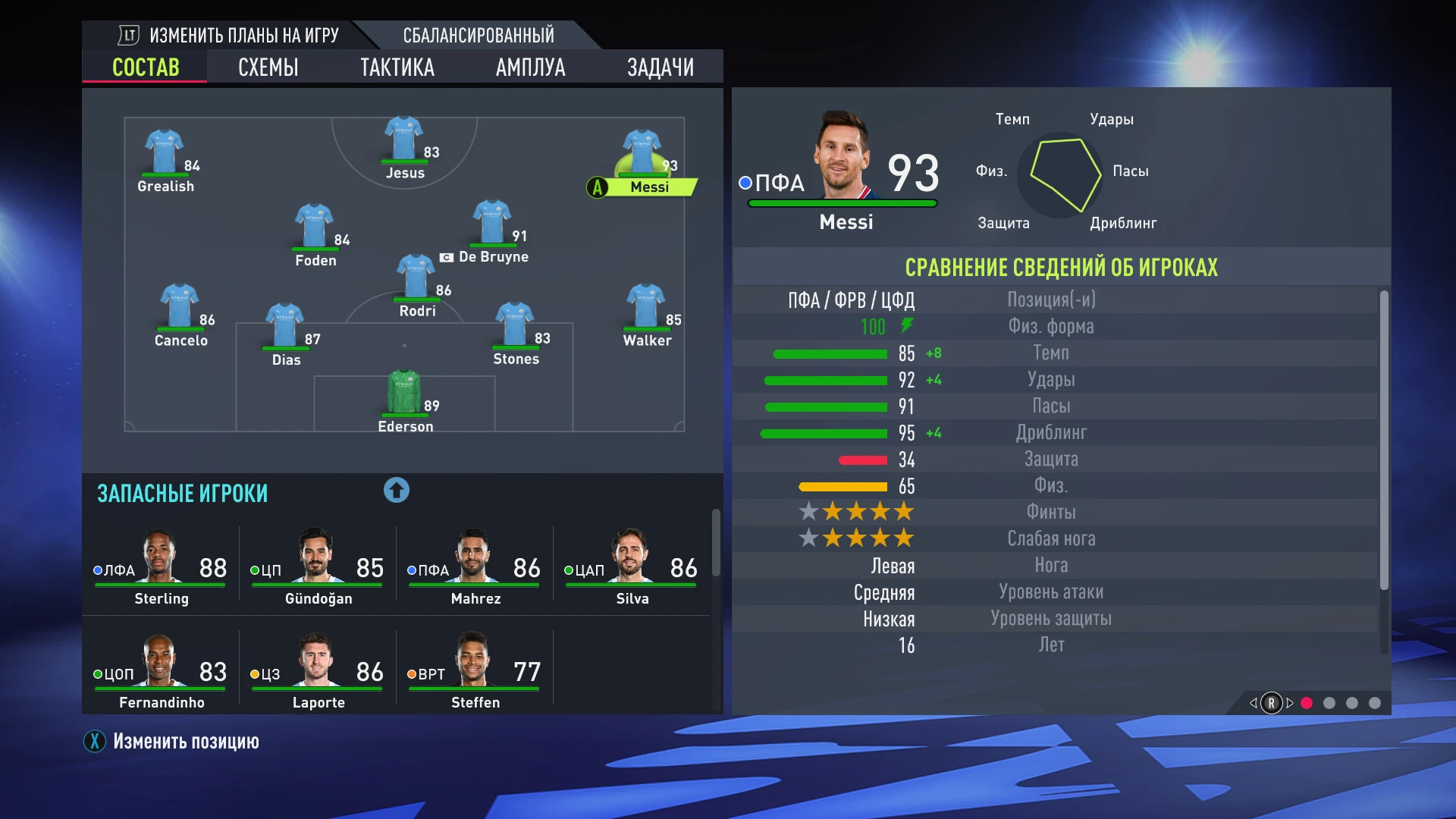1456x819 pixels.
Task: Click the left arrow beside the R button
Action: click(x=1252, y=704)
